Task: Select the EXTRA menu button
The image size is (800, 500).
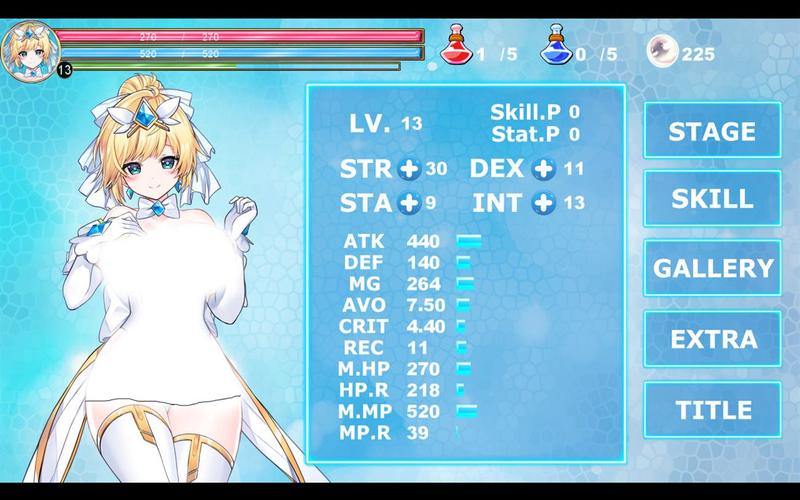Action: 711,339
